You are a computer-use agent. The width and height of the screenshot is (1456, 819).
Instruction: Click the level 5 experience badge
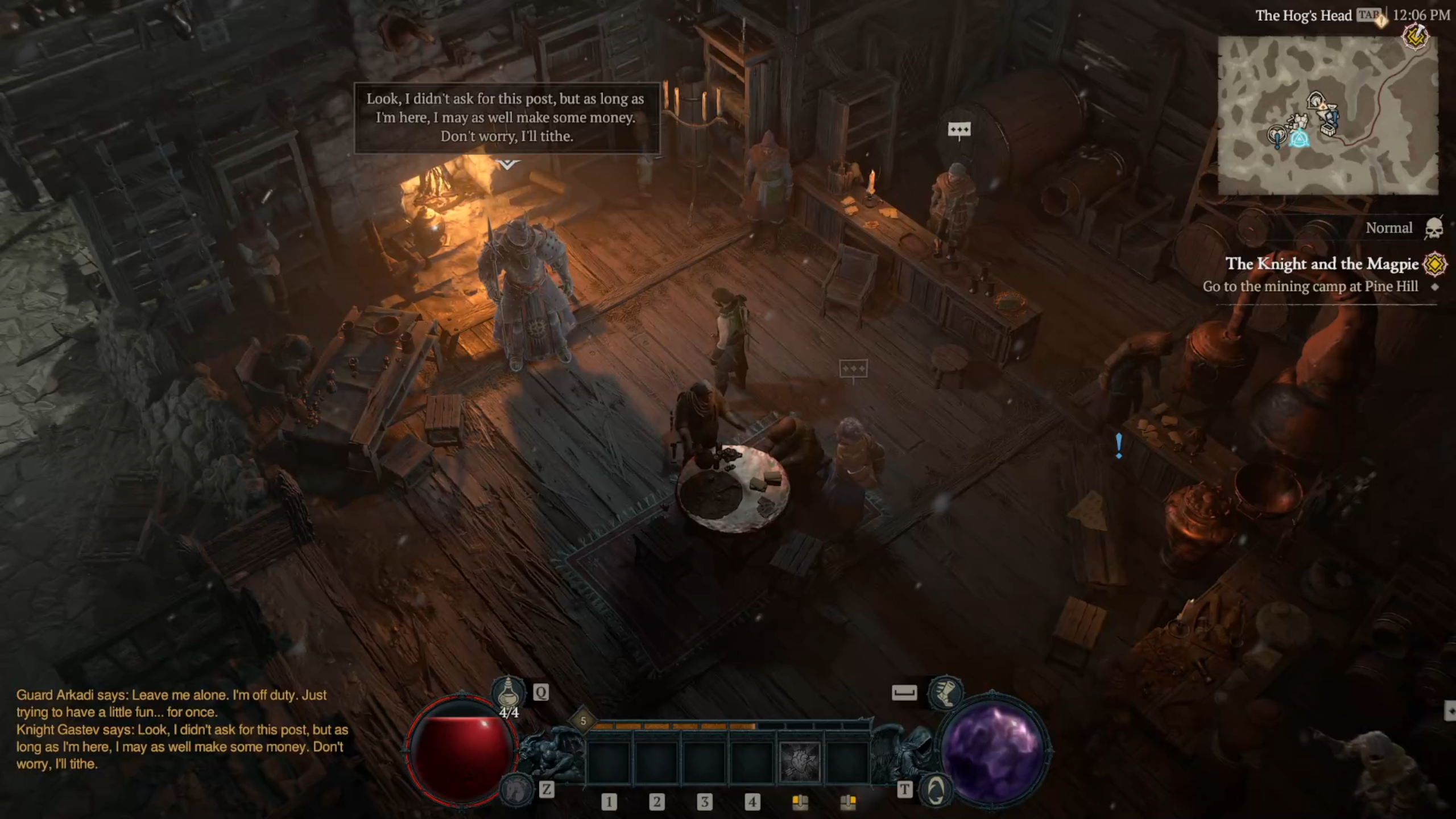point(583,721)
